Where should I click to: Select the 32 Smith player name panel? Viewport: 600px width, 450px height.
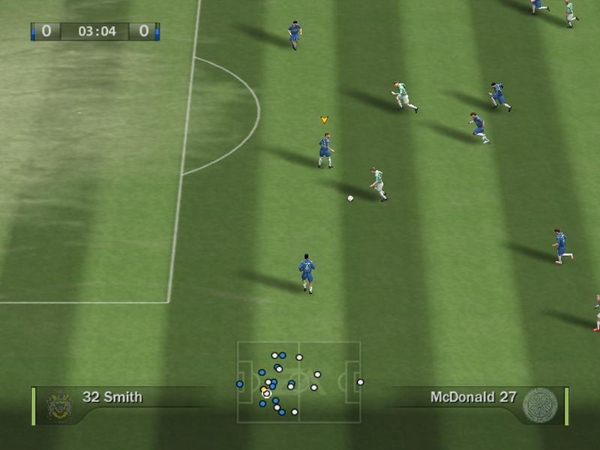(112, 398)
